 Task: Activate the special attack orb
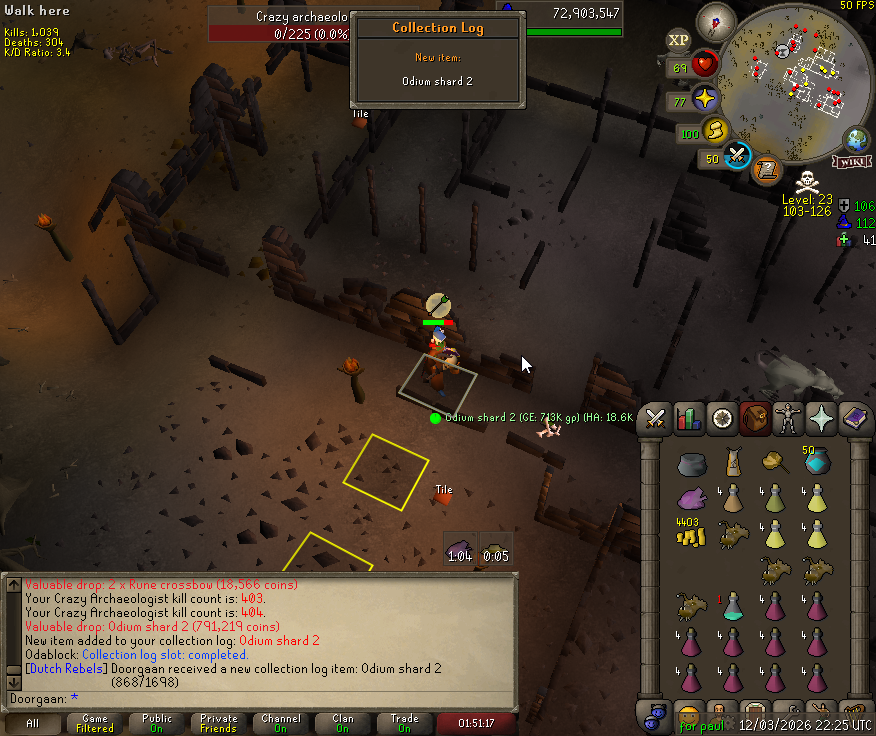[x=738, y=155]
